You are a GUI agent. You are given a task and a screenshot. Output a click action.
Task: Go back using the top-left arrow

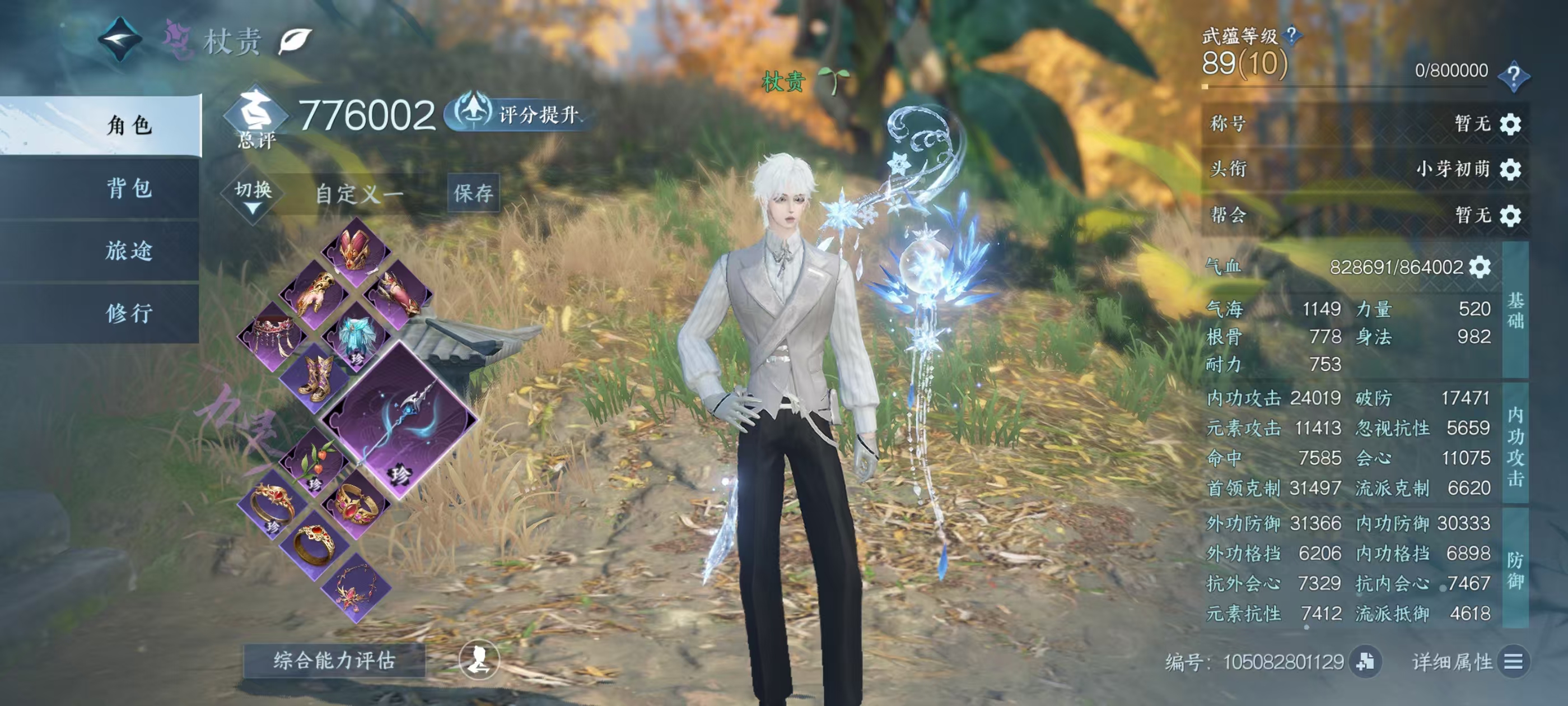click(120, 39)
